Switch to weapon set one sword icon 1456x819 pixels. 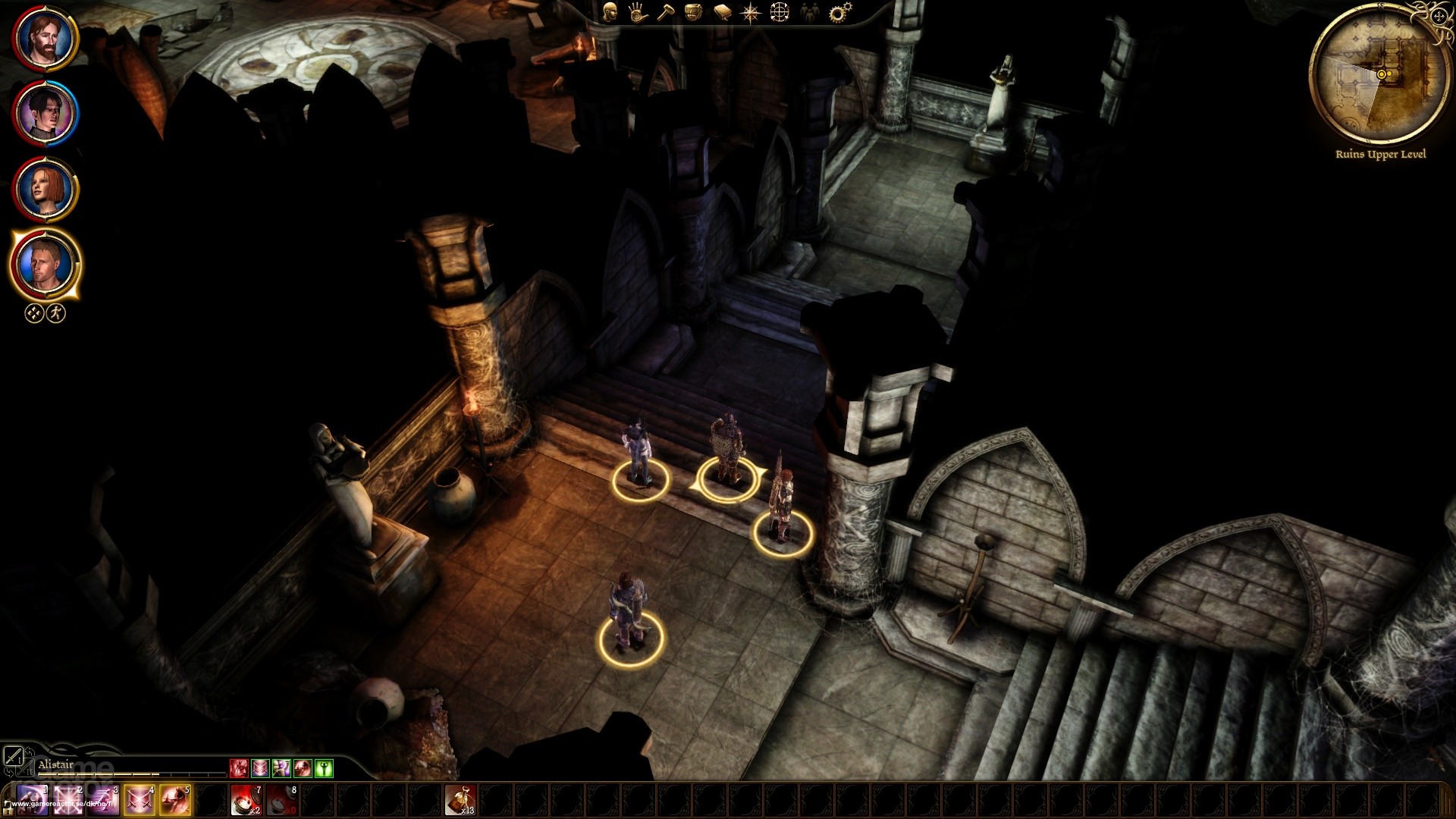(x=13, y=756)
